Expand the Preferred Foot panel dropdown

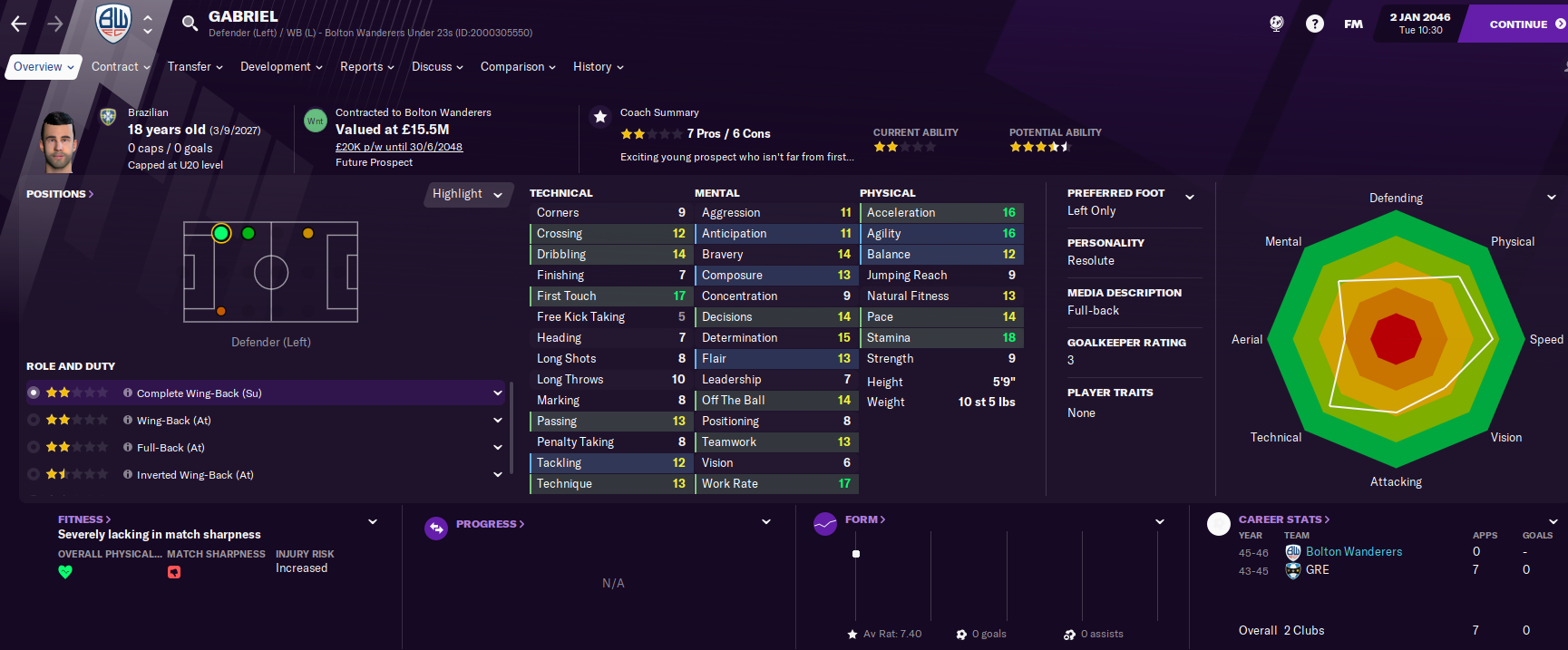(1190, 197)
